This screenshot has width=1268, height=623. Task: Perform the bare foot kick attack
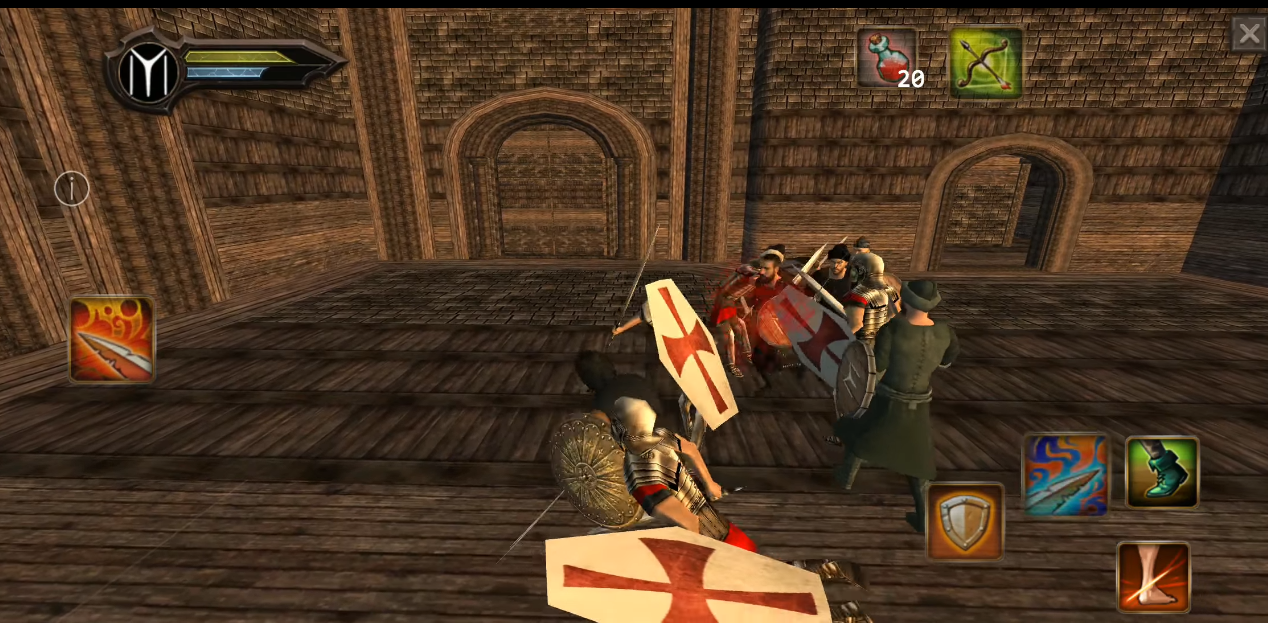[x=1153, y=577]
